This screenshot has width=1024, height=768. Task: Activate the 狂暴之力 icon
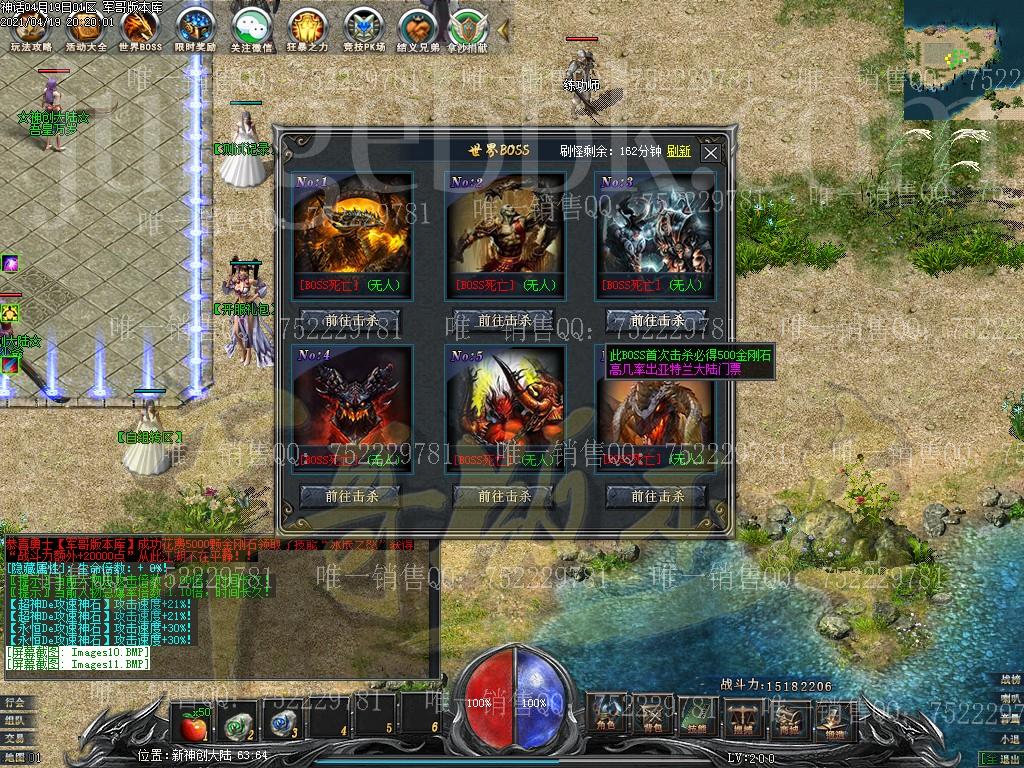(307, 27)
